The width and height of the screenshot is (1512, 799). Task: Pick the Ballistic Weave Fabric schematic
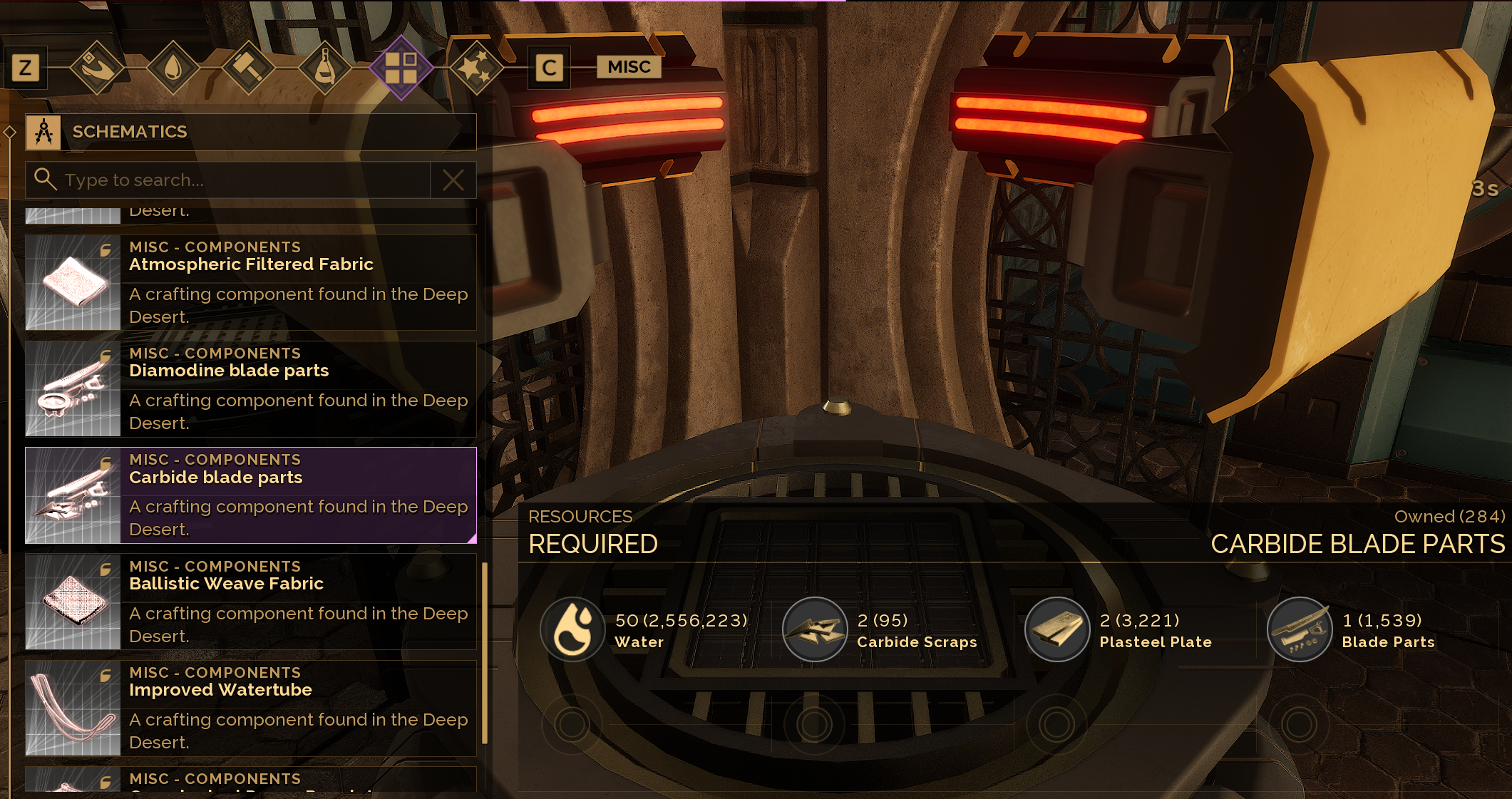pyautogui.click(x=250, y=602)
